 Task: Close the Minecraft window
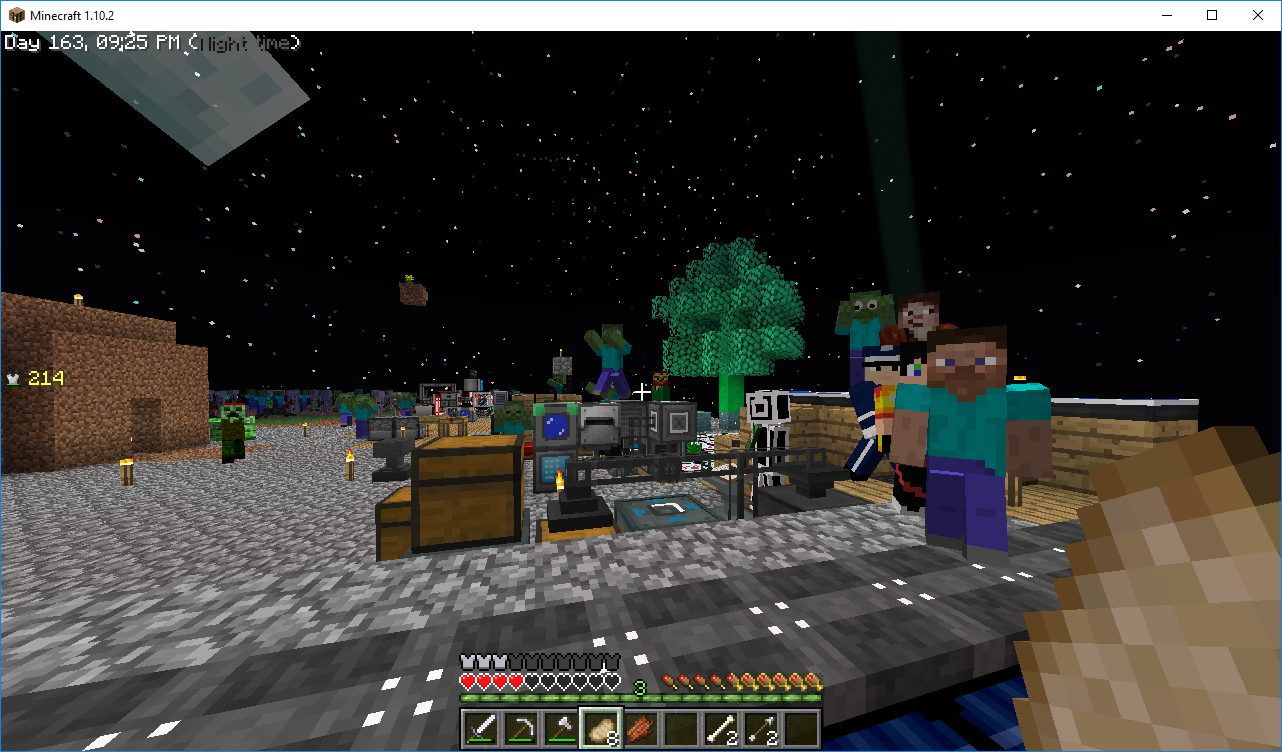[1258, 15]
